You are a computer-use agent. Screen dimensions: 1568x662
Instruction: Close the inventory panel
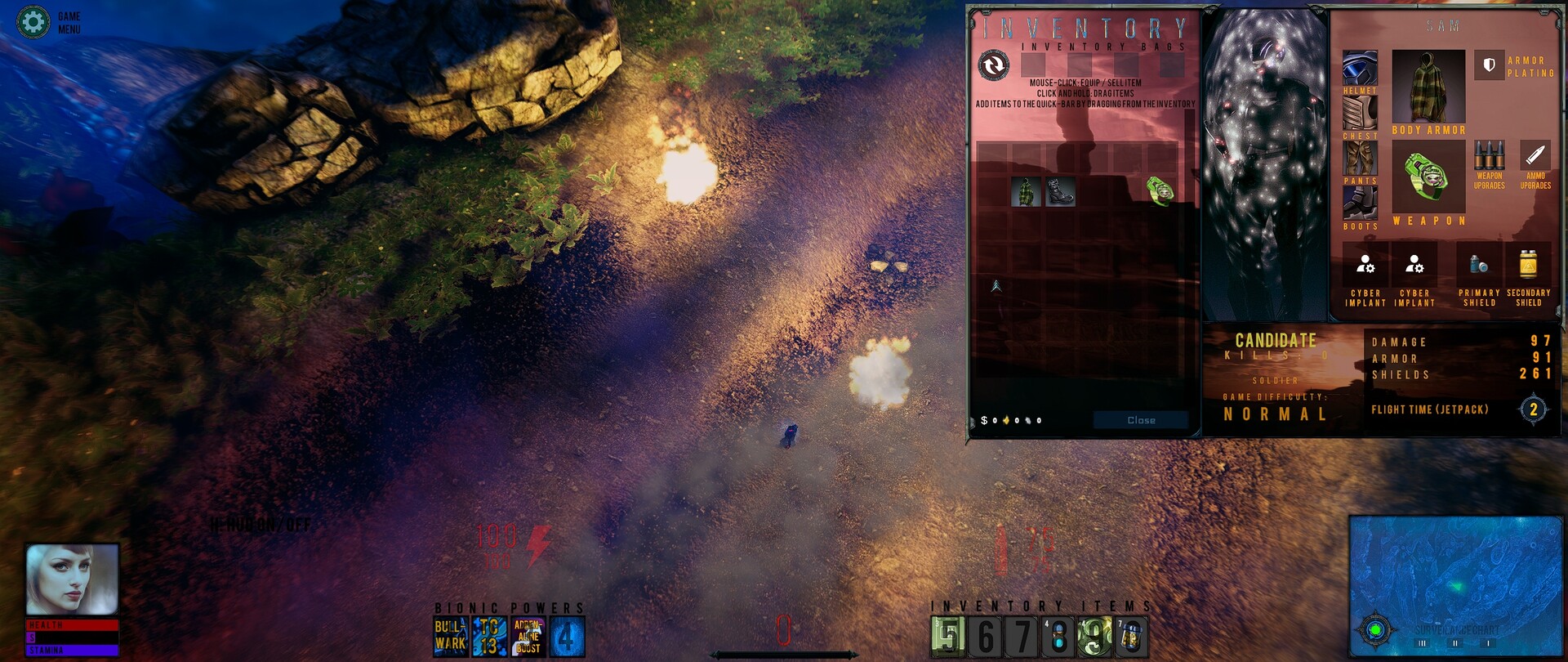[x=1140, y=420]
